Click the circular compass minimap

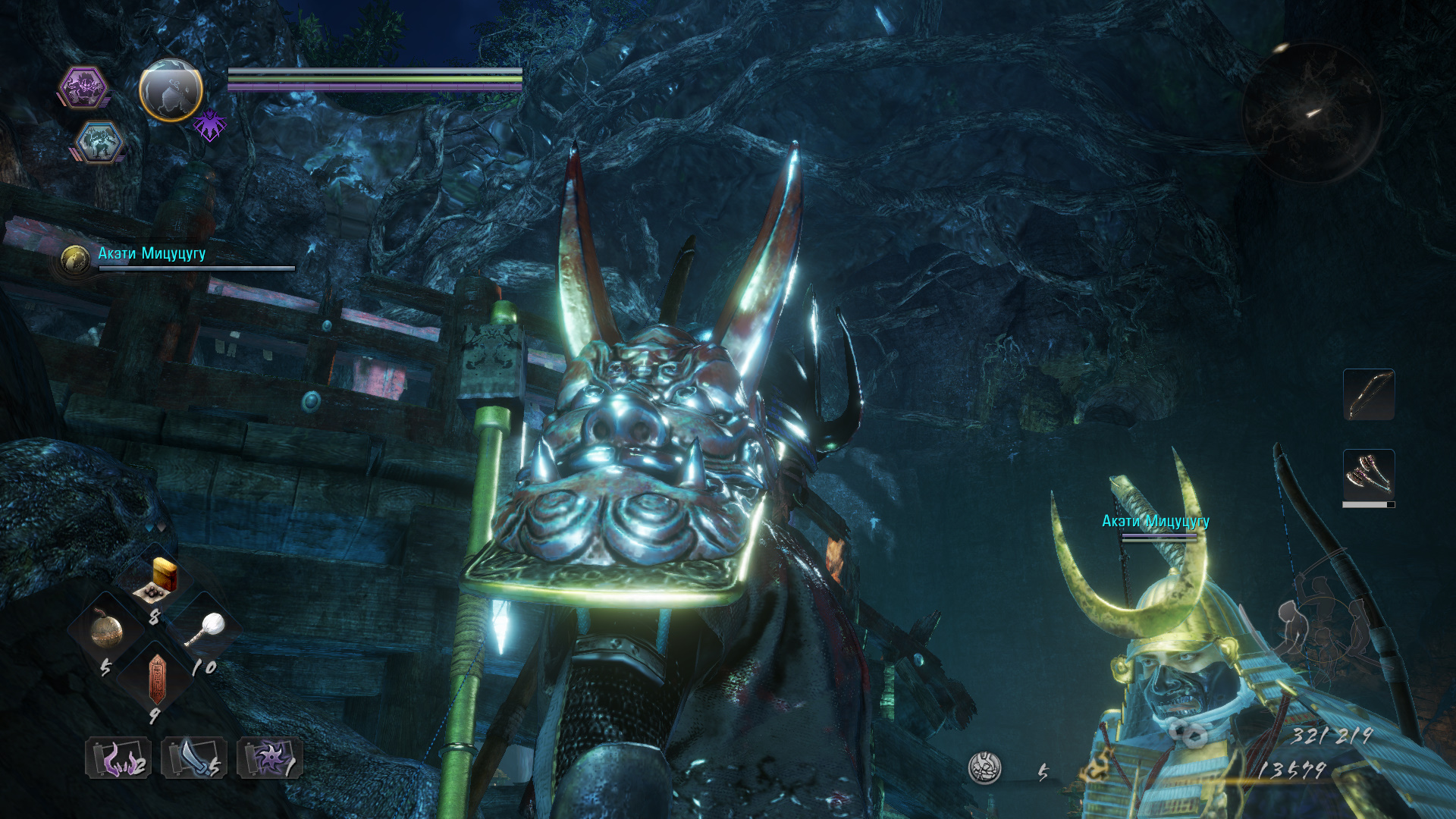[1311, 113]
